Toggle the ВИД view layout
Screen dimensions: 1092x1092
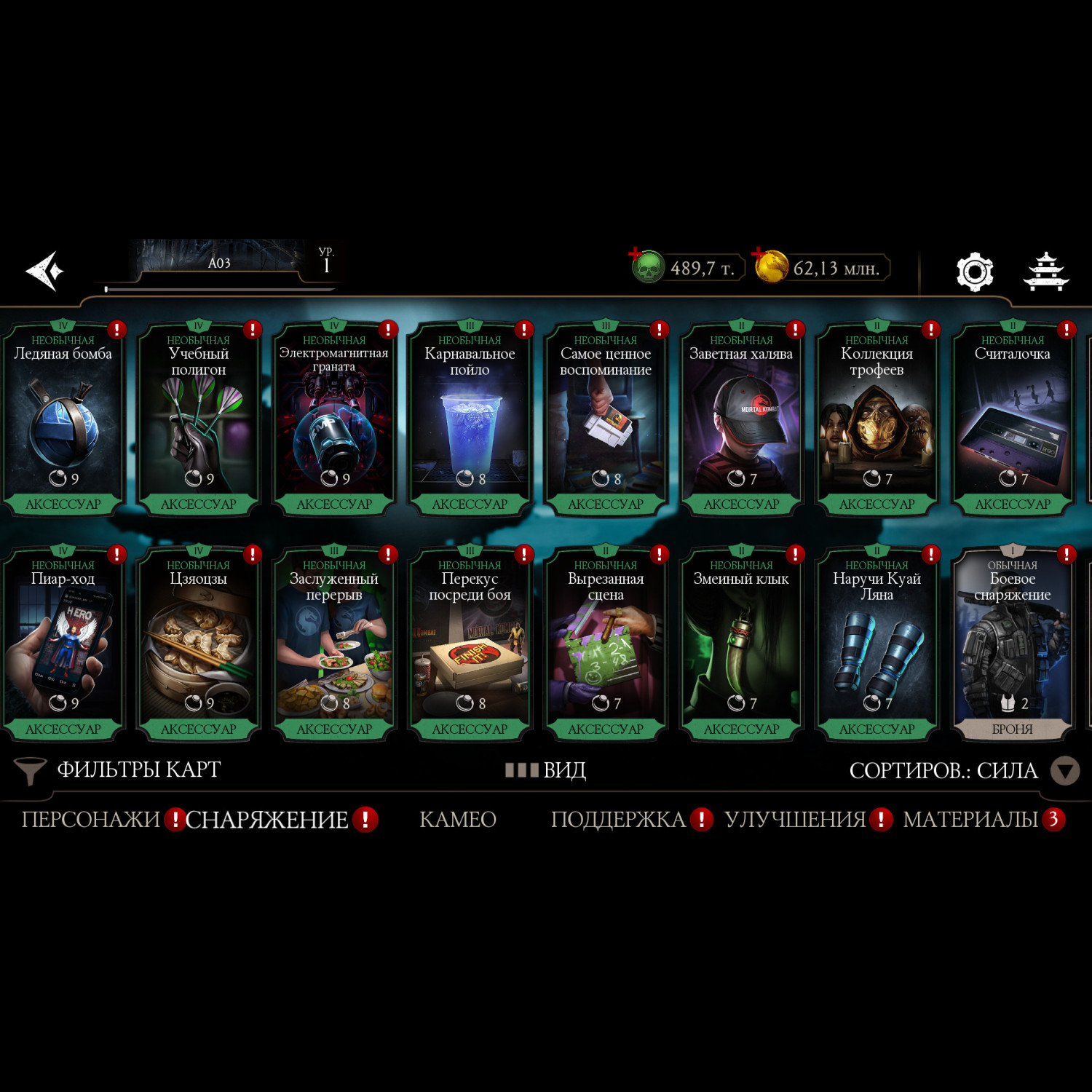[546, 770]
